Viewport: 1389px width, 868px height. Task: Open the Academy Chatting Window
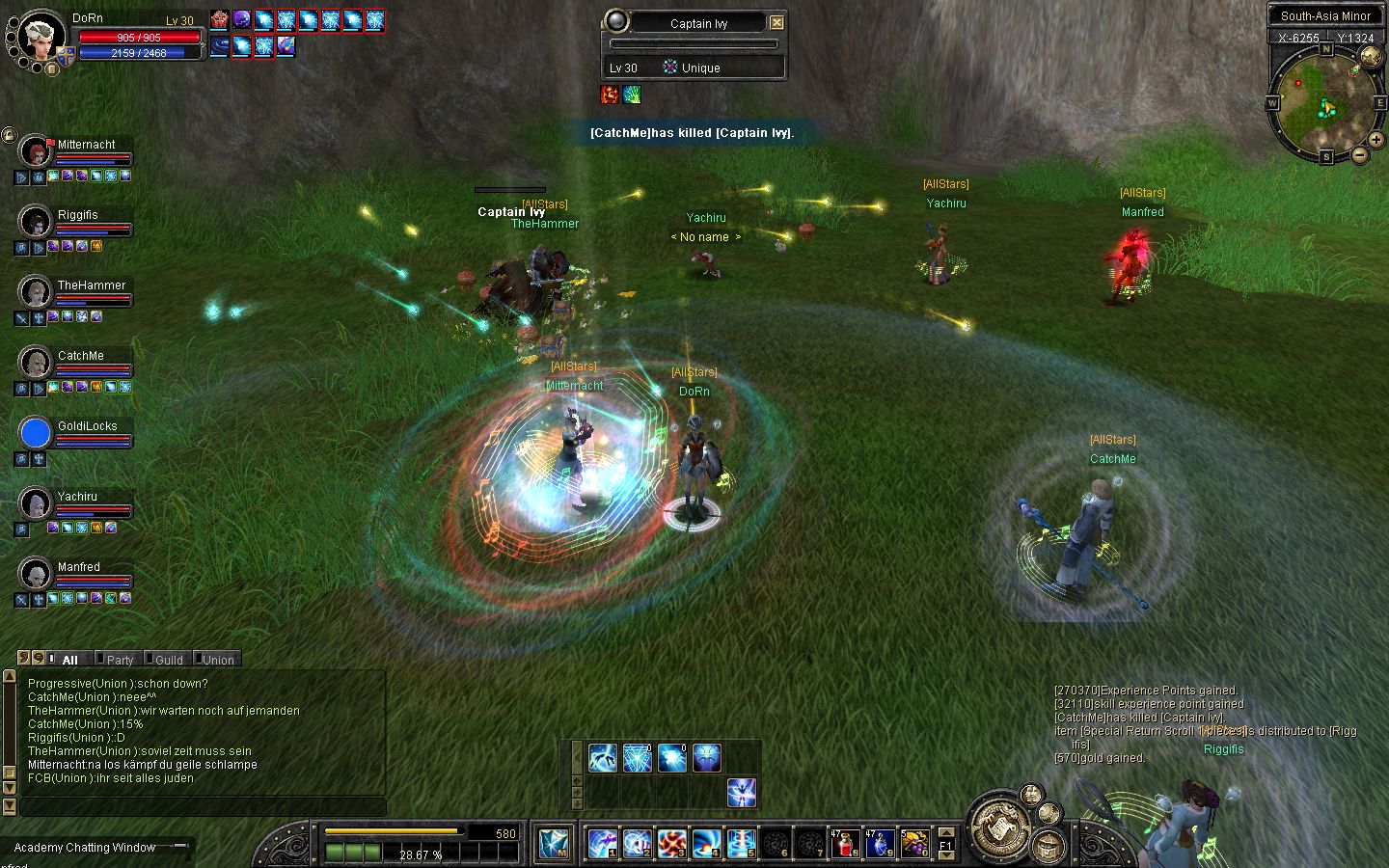[x=85, y=848]
